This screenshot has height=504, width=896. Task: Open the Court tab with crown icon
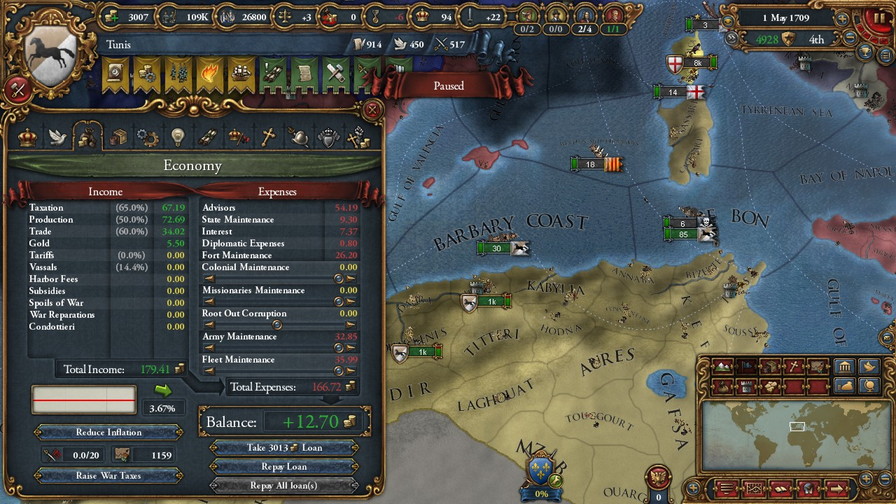pos(27,137)
